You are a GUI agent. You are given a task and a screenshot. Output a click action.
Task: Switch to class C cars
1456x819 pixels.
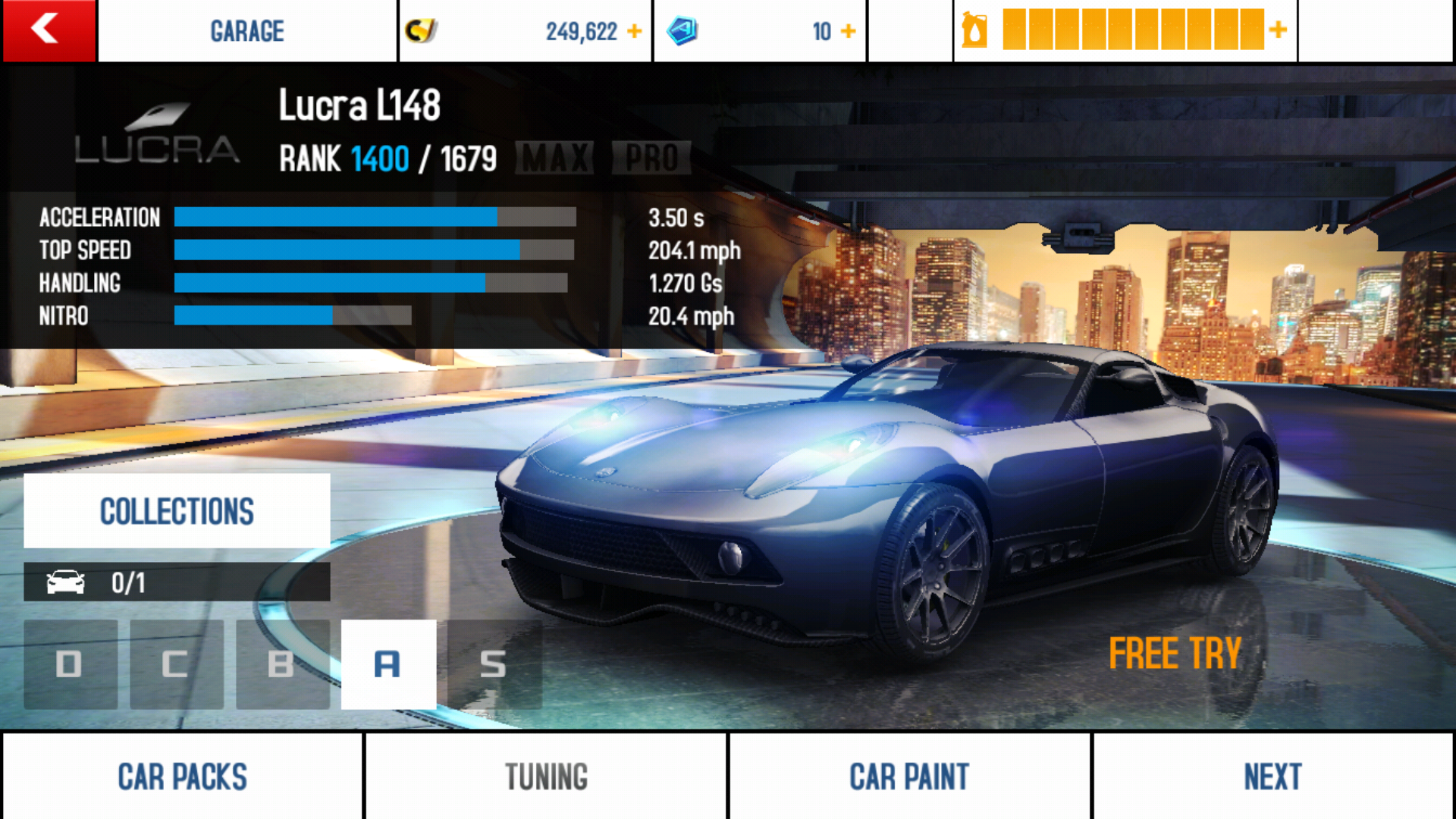click(x=176, y=664)
